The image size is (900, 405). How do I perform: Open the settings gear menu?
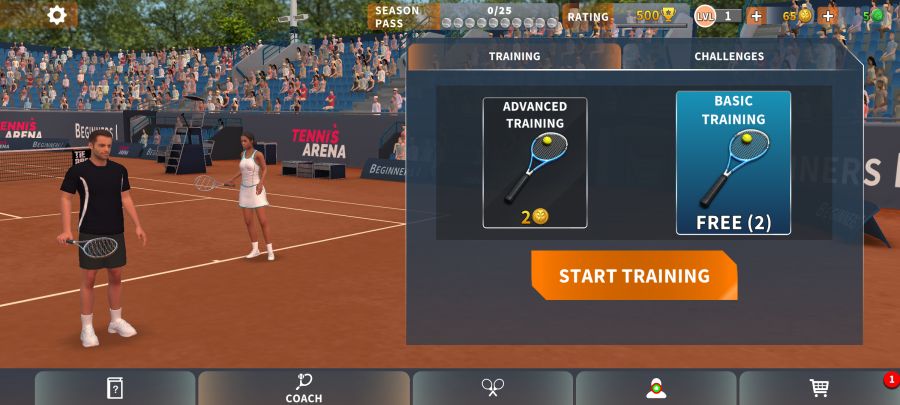point(57,15)
